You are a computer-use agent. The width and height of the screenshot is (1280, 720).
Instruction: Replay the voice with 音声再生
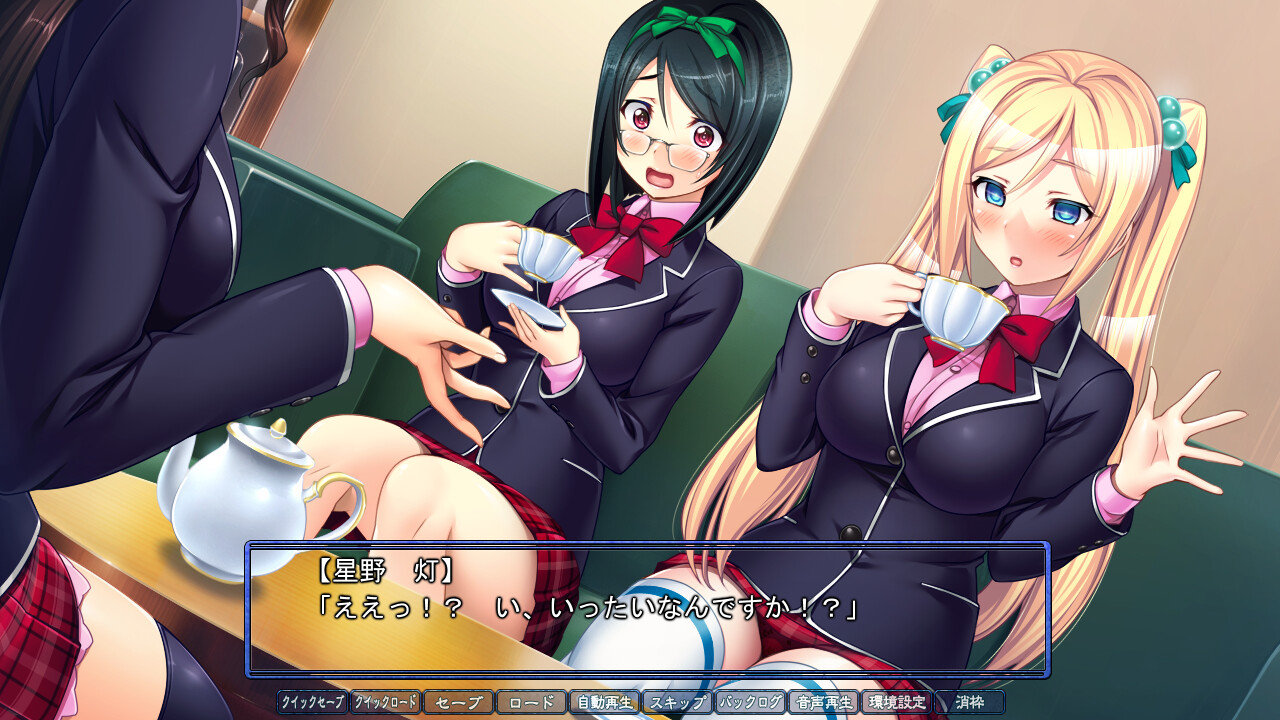tap(823, 702)
